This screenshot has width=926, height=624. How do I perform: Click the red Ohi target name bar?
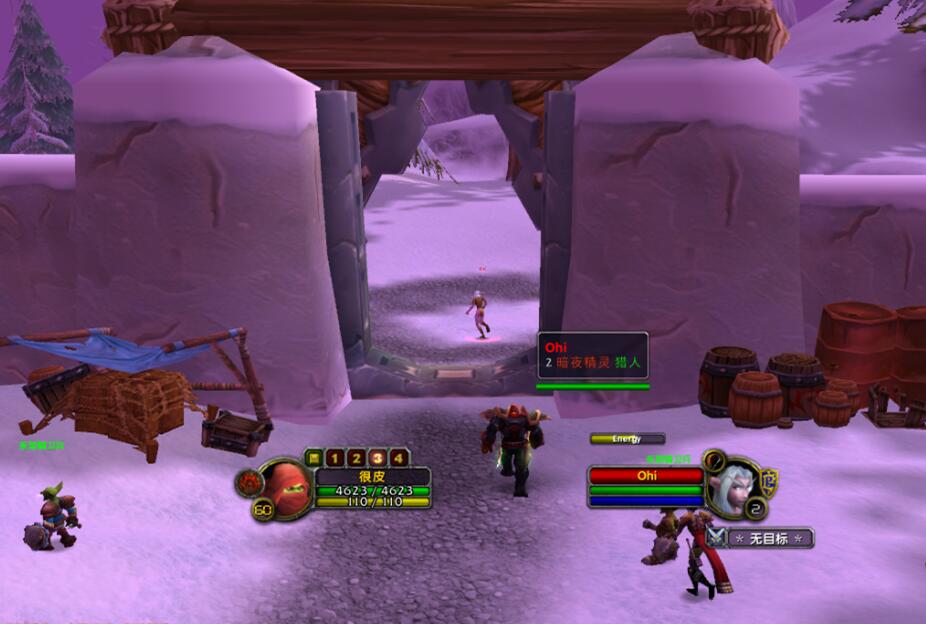coord(646,476)
